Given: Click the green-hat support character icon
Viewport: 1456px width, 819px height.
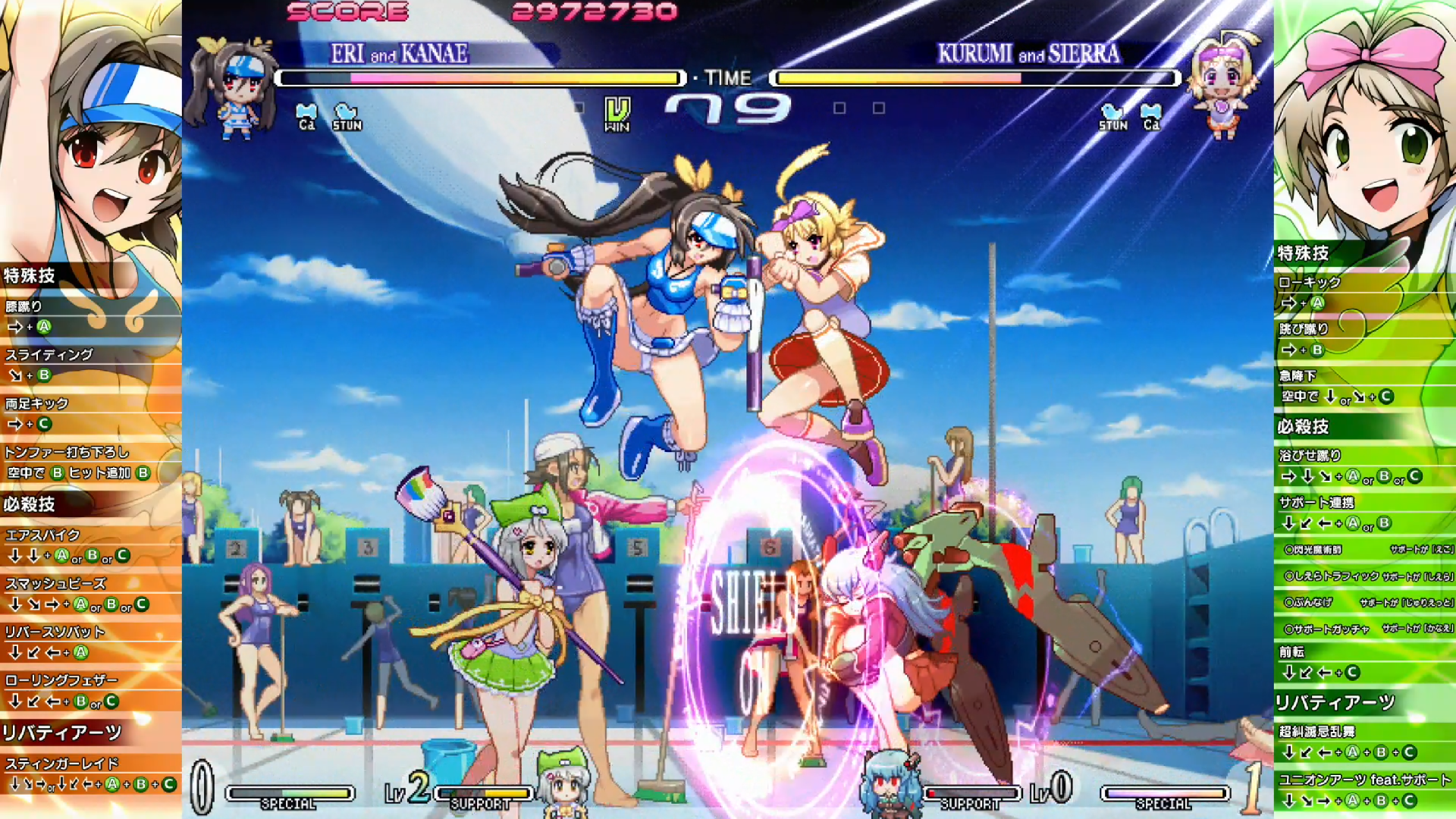Looking at the screenshot, I should point(563,781).
